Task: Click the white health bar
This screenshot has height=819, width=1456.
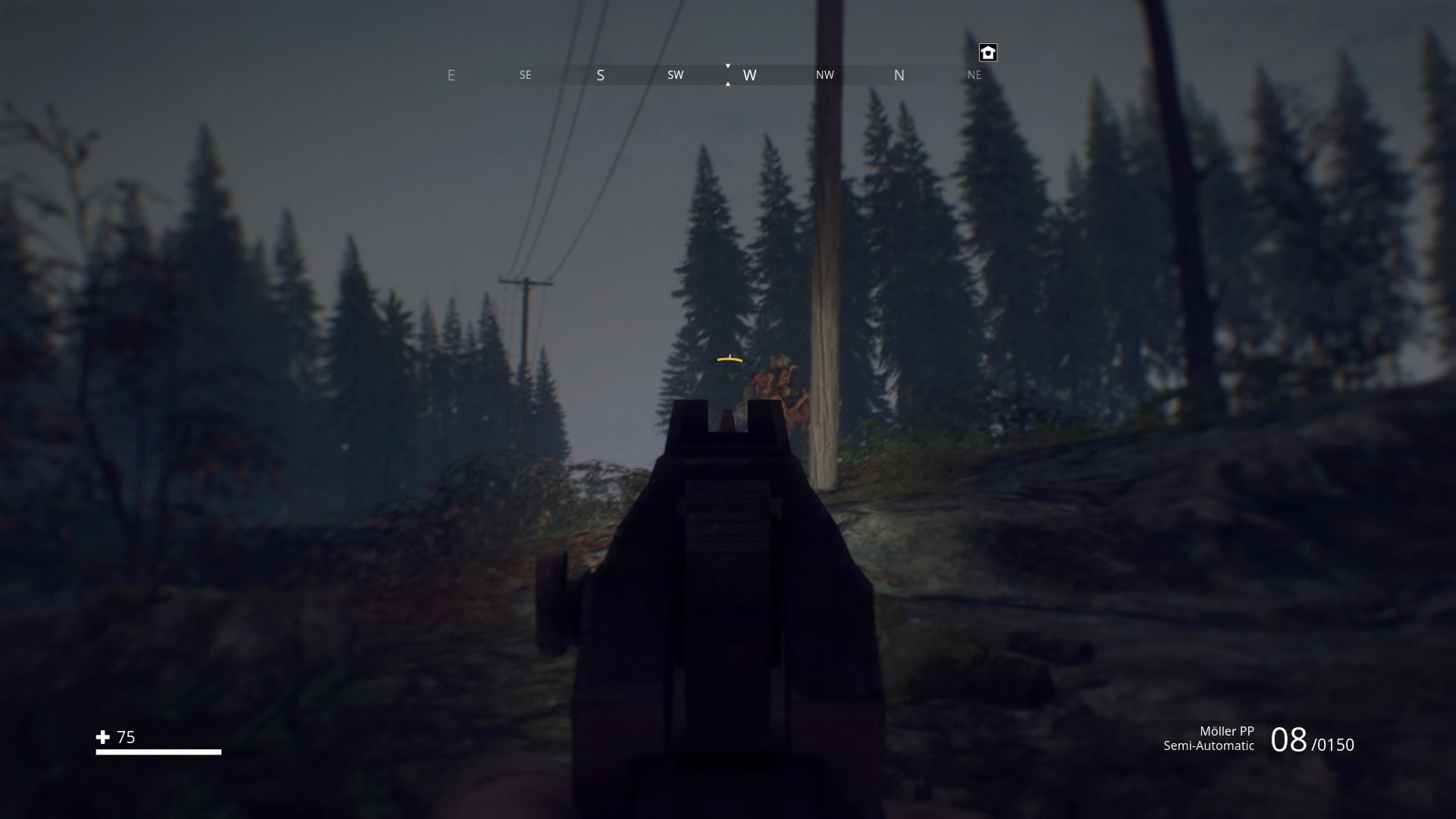Action: [x=158, y=753]
